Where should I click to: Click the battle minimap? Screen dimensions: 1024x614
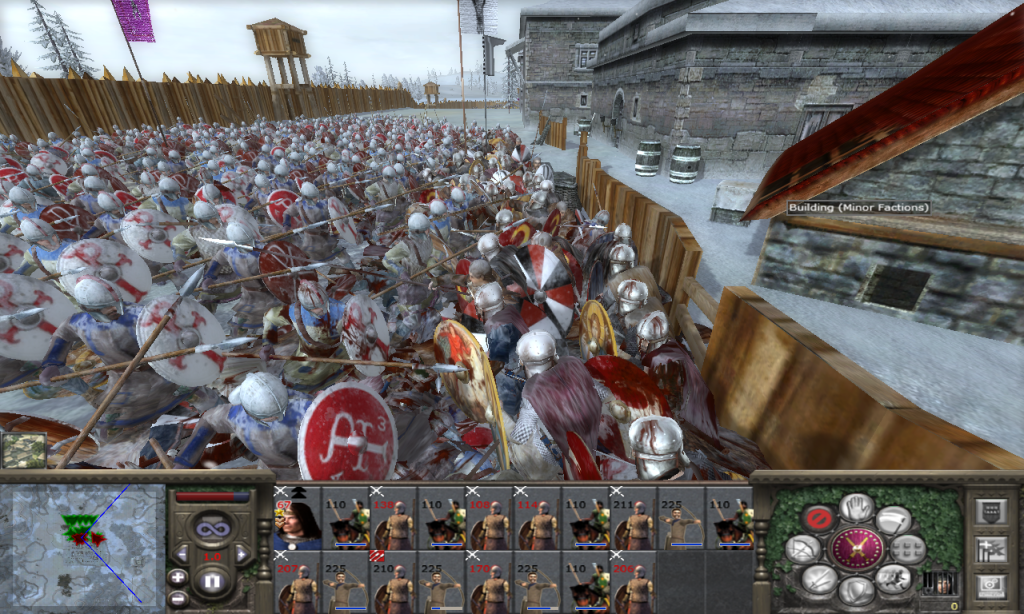coord(87,547)
